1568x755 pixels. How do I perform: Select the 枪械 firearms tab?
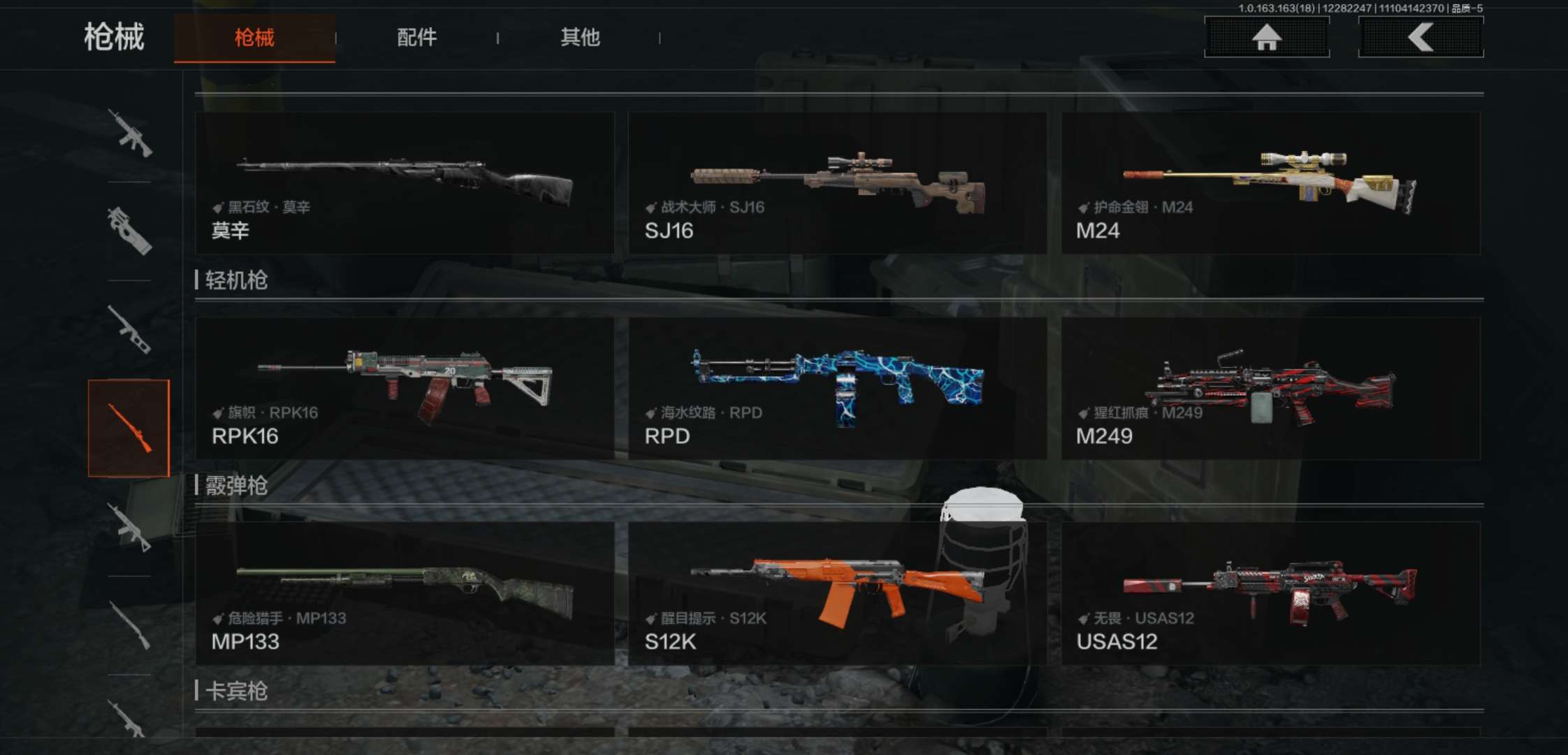pyautogui.click(x=254, y=38)
